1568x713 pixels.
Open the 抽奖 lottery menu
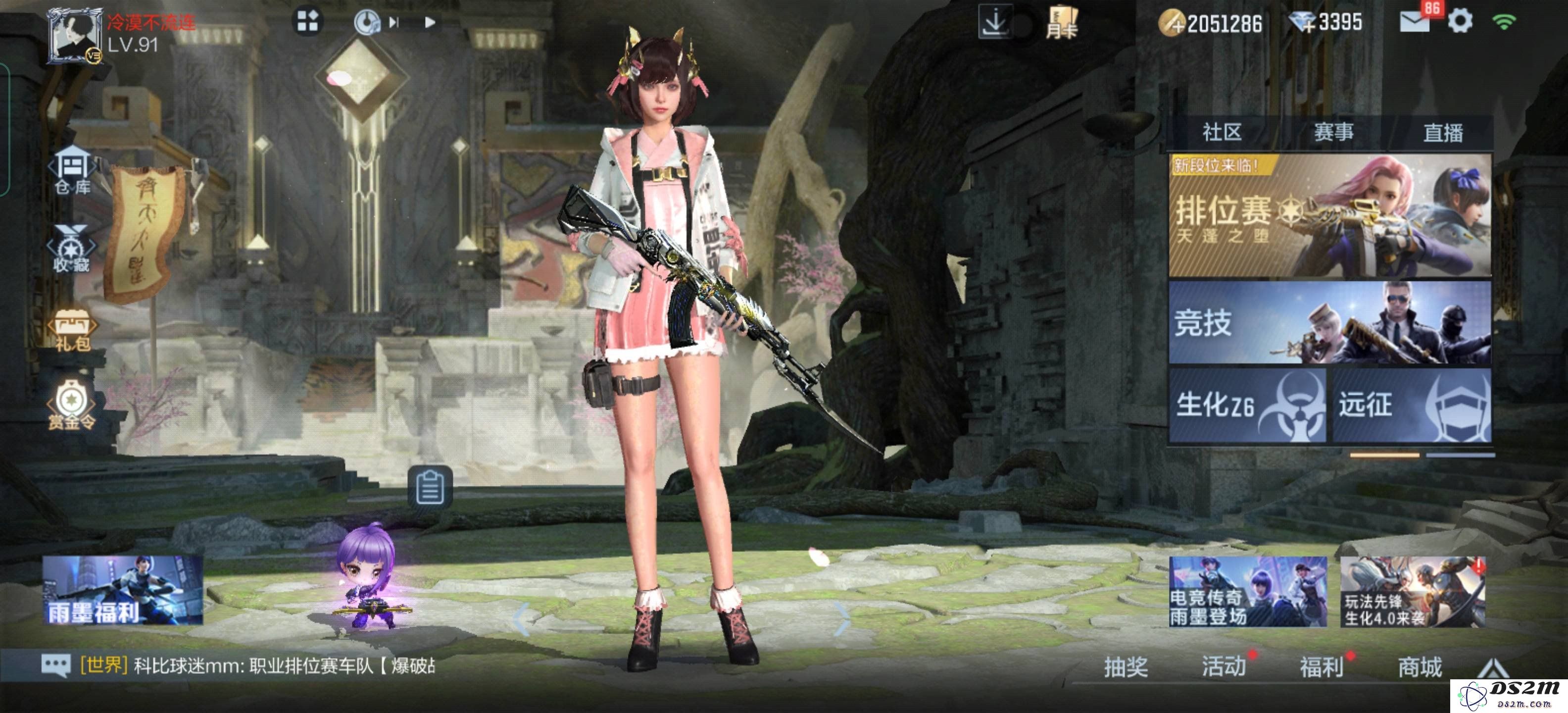(1126, 667)
